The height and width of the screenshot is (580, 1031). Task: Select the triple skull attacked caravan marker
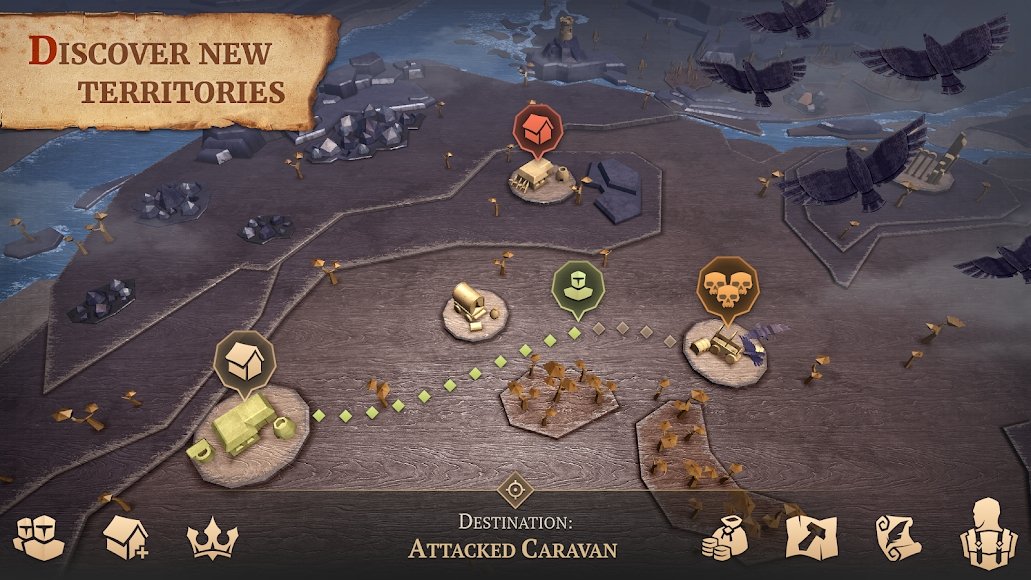pyautogui.click(x=727, y=285)
